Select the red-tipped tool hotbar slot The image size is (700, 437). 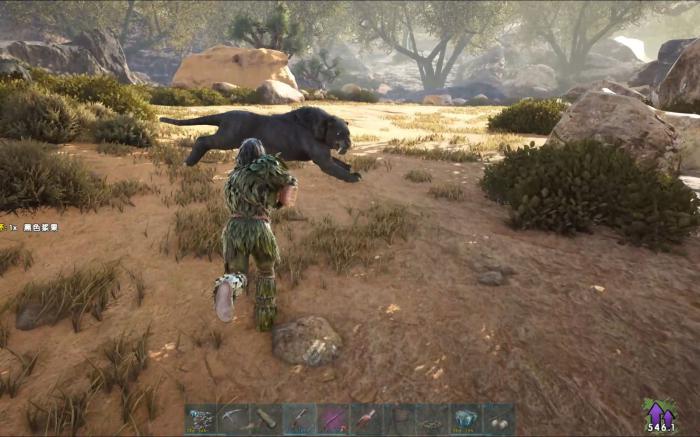pyautogui.click(x=366, y=418)
